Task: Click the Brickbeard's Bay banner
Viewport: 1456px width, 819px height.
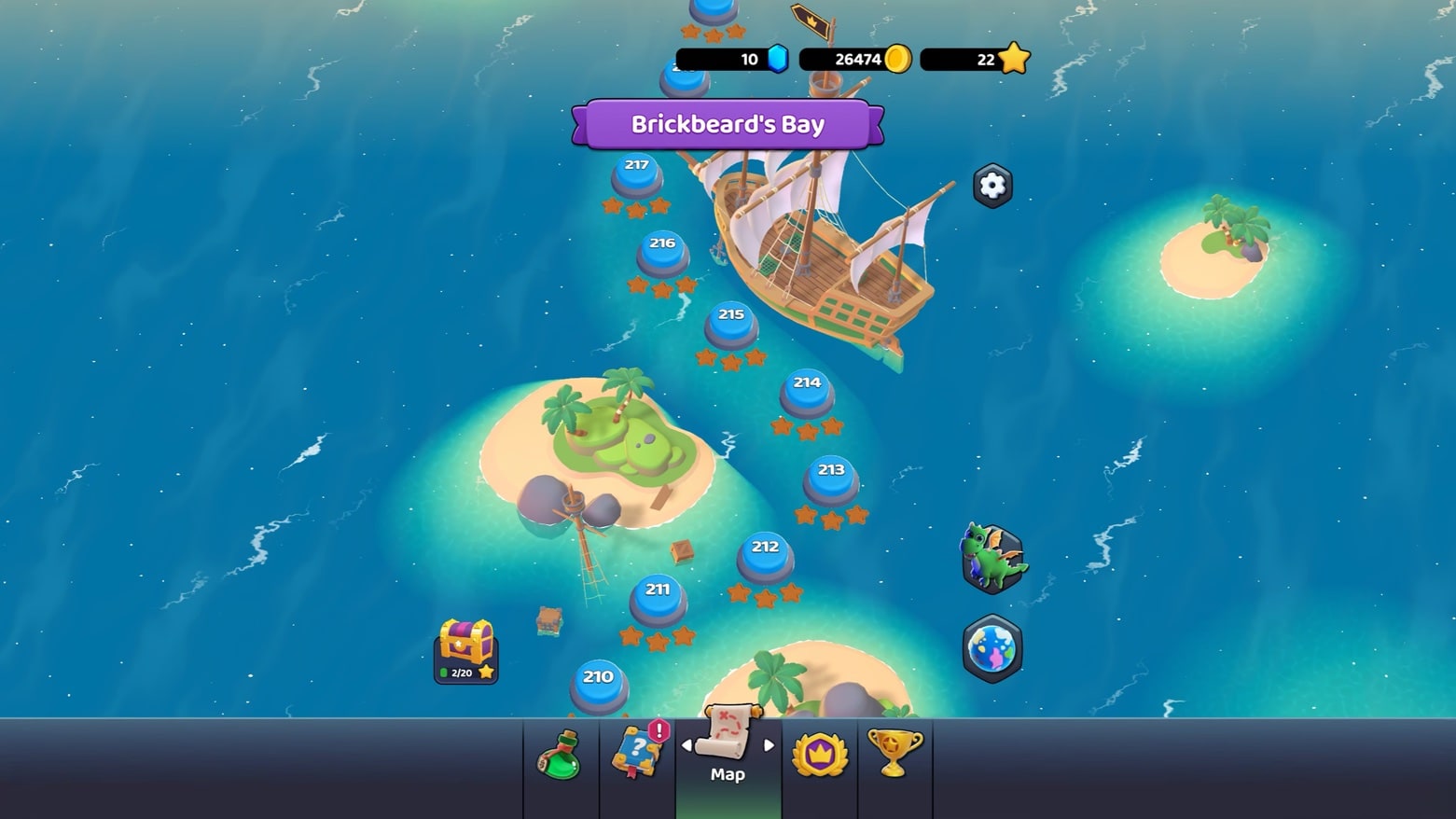Action: tap(728, 125)
